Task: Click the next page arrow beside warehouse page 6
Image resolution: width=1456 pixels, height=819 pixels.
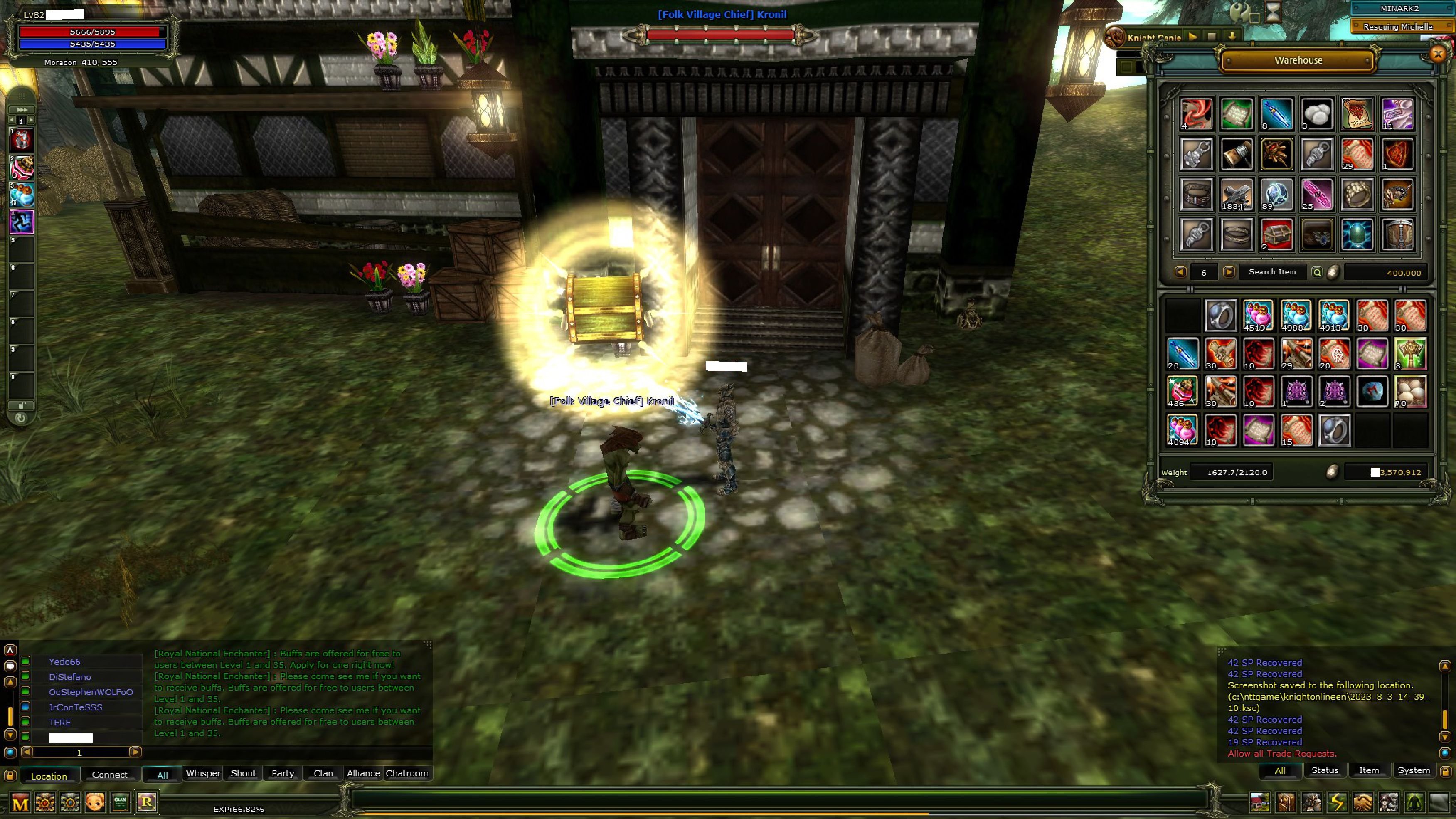Action: [x=1230, y=272]
